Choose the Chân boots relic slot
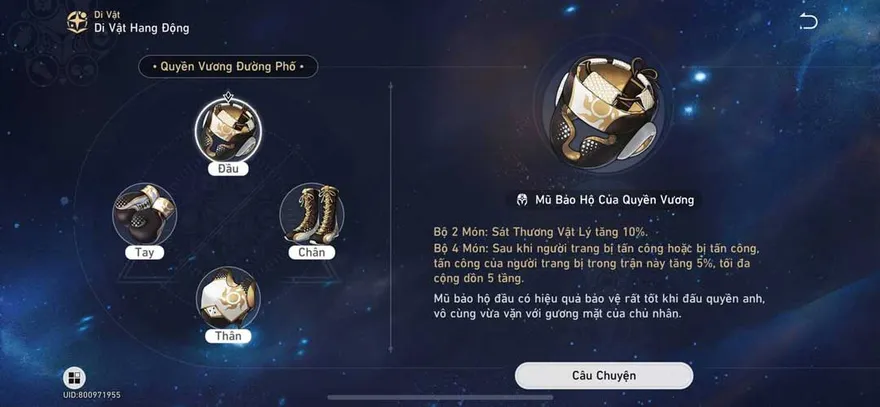Viewport: 880px width, 407px height. tap(312, 213)
